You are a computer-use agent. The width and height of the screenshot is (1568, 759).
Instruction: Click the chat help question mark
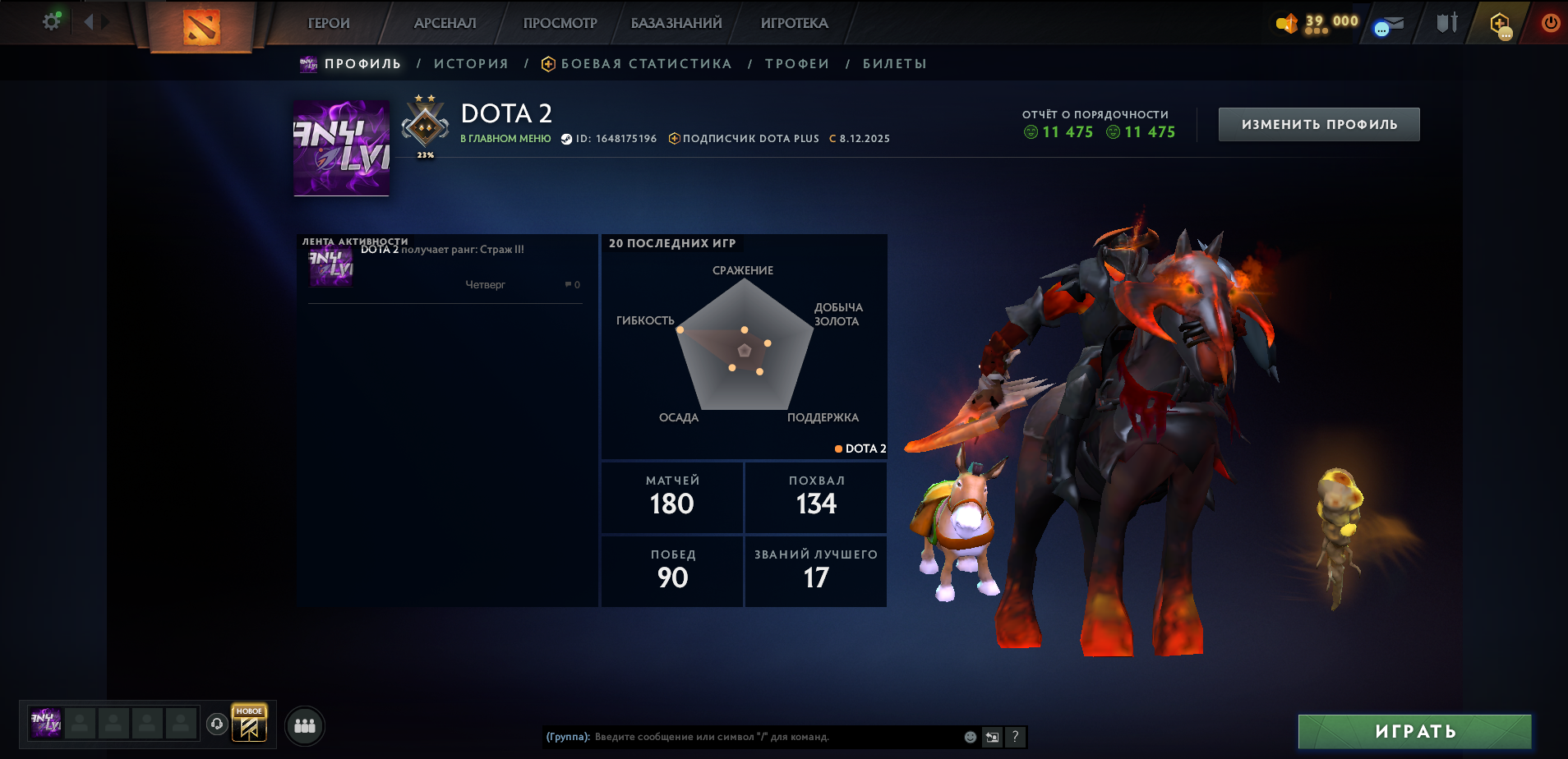(1015, 737)
